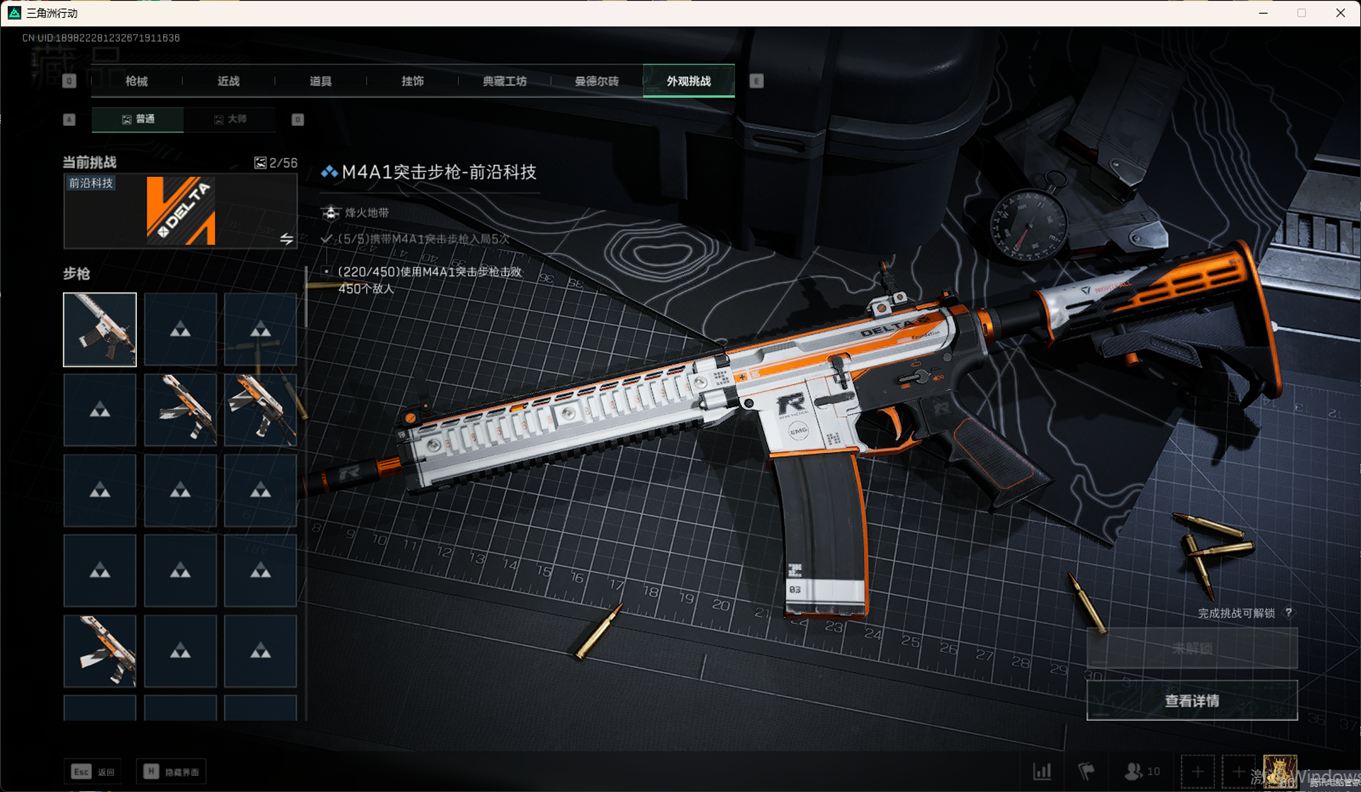This screenshot has width=1361, height=792.
Task: Open the bar chart statistics icon
Action: [x=1042, y=772]
